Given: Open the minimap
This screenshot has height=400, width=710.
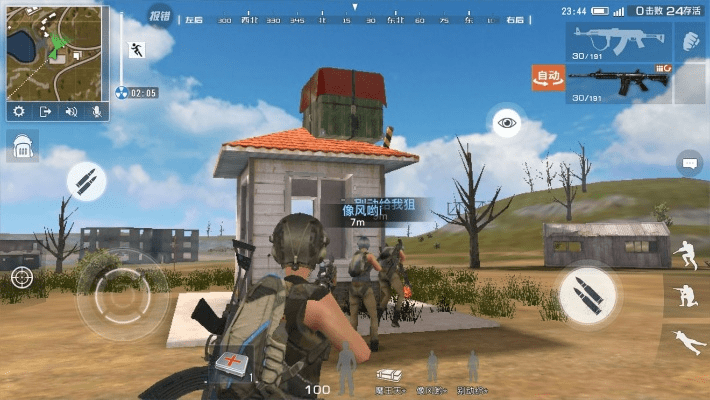Looking at the screenshot, I should (55, 50).
